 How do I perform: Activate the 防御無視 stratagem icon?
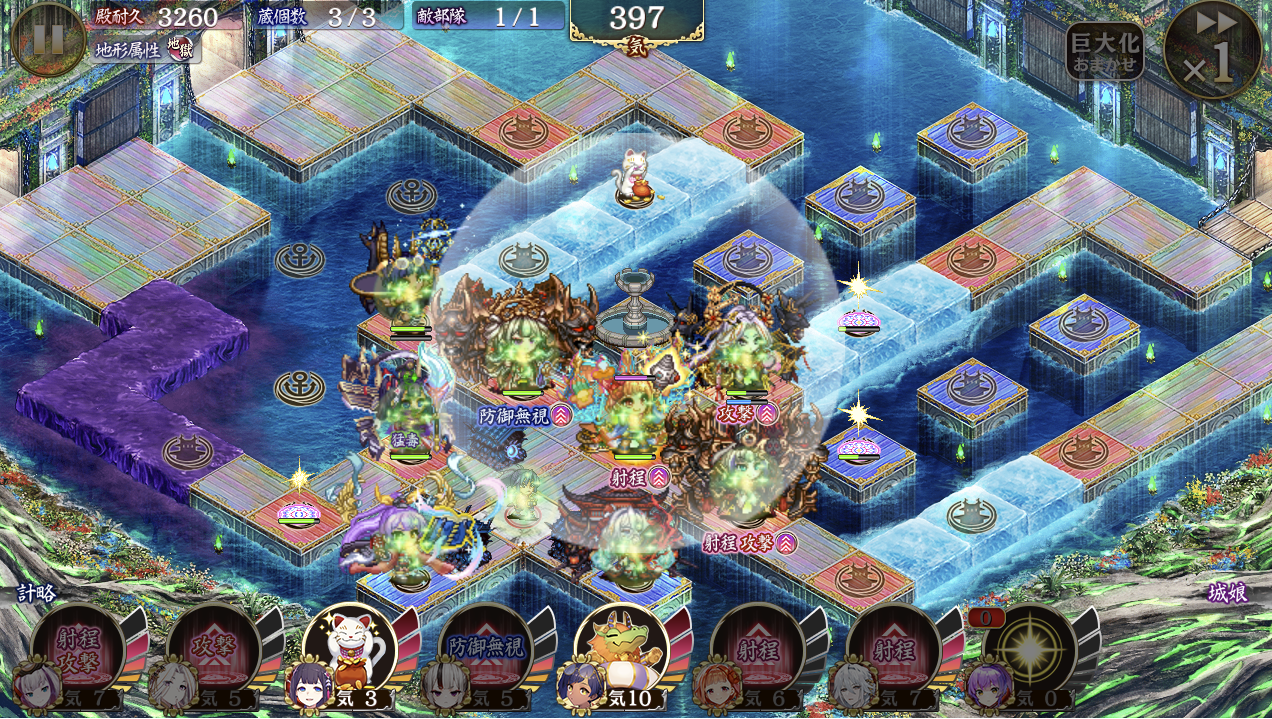485,651
